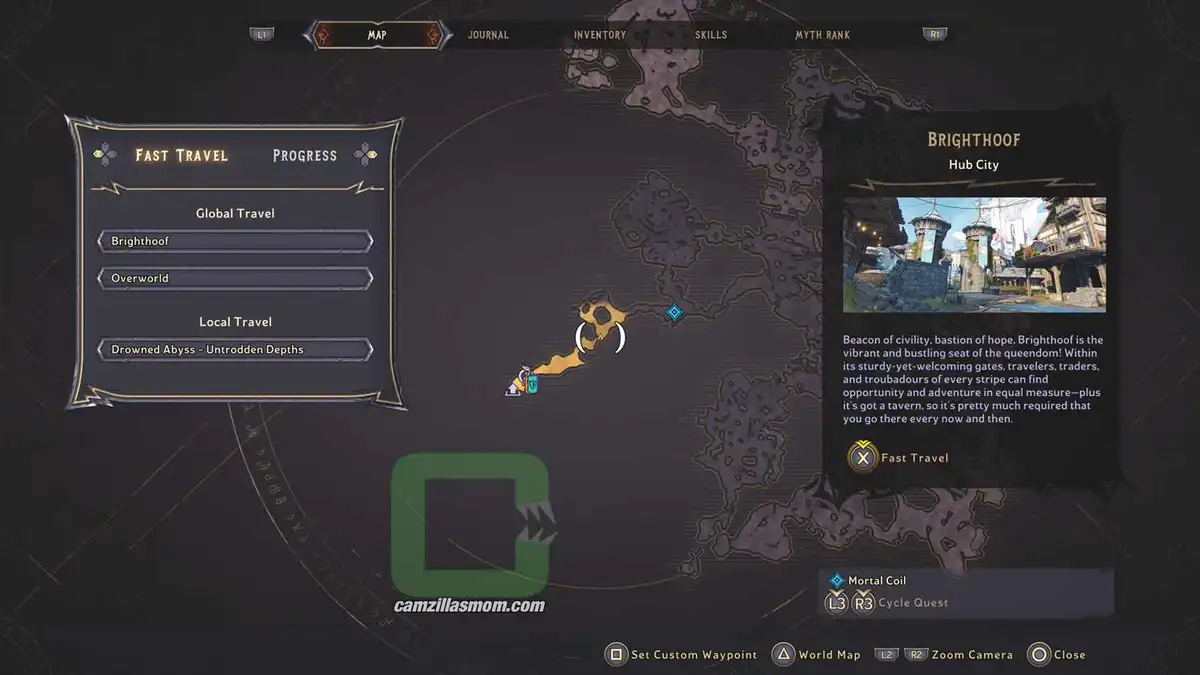Show the Skills tab

pos(711,35)
